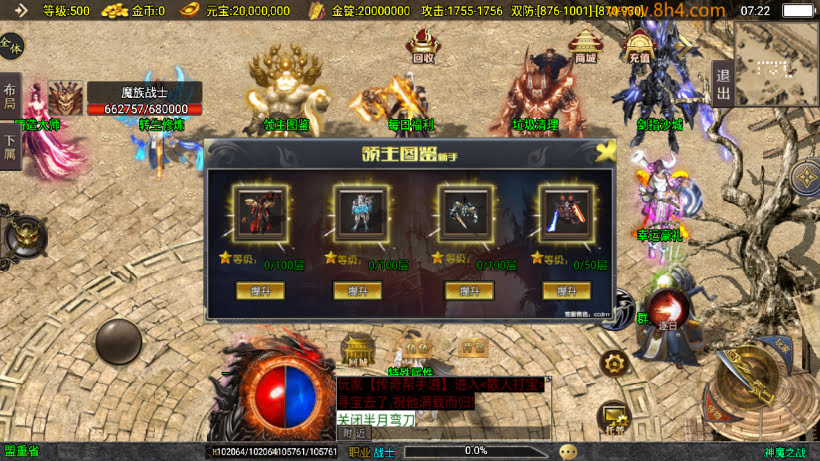
Task: Switch to the 全体 target mode
Action: 11,45
